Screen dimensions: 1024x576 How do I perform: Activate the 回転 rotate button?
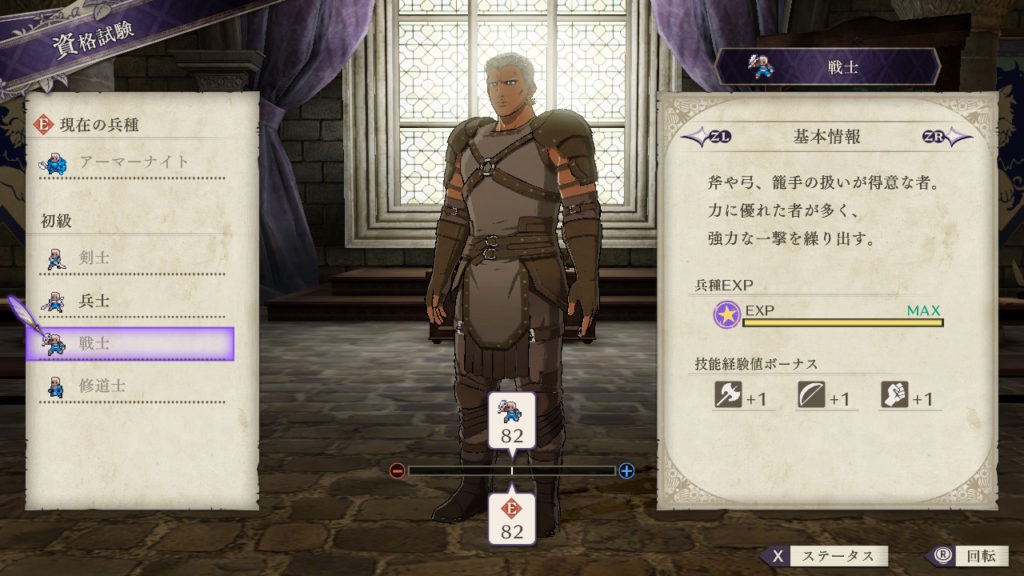pyautogui.click(x=958, y=556)
